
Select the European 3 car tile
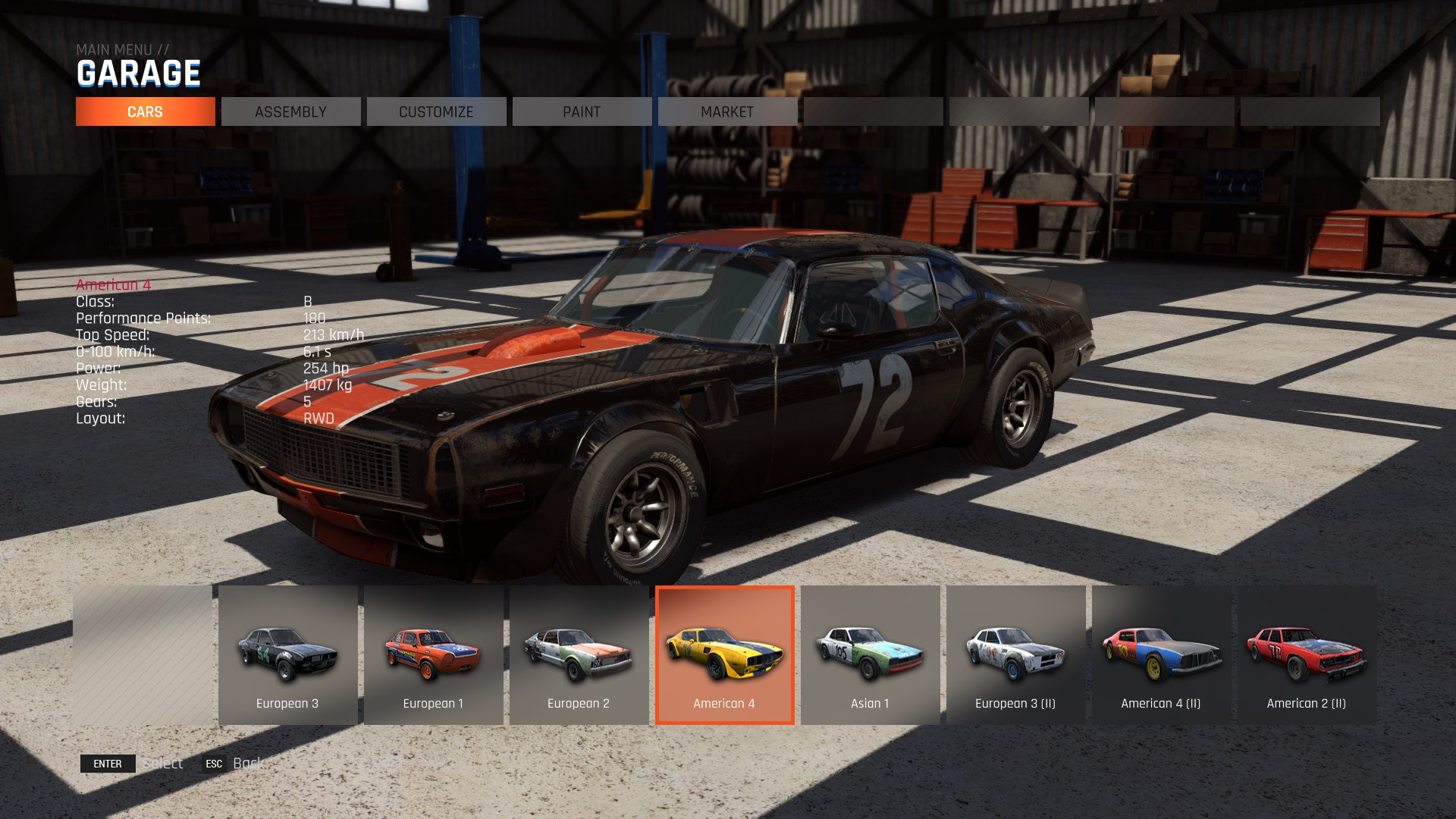tap(287, 655)
